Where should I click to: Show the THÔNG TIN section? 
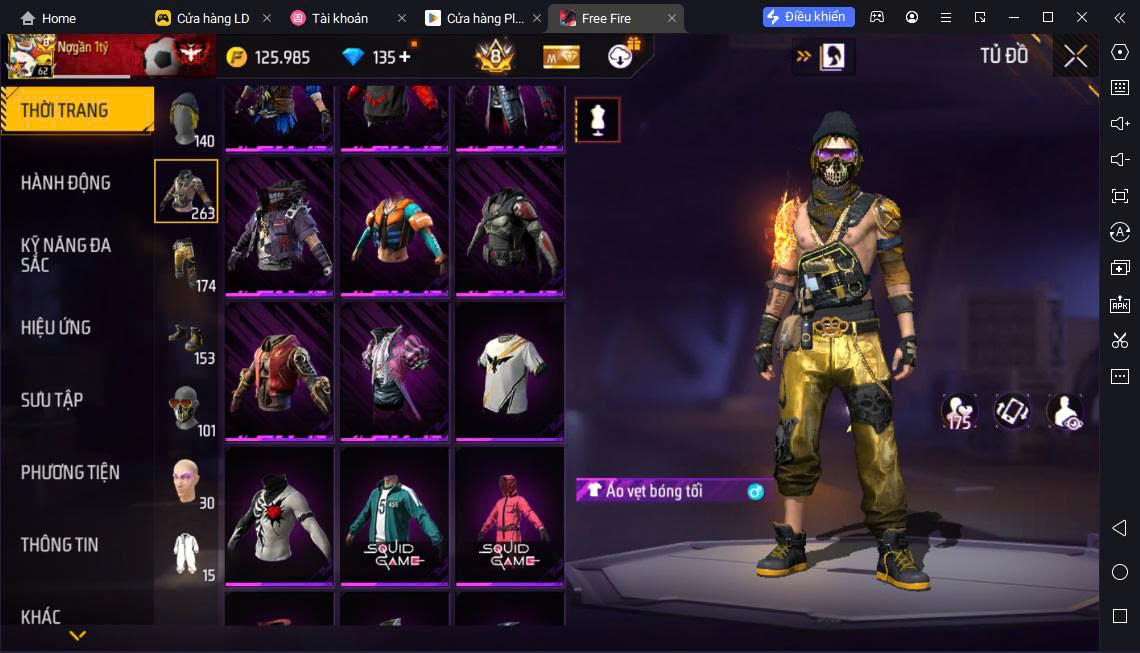pyautogui.click(x=60, y=544)
